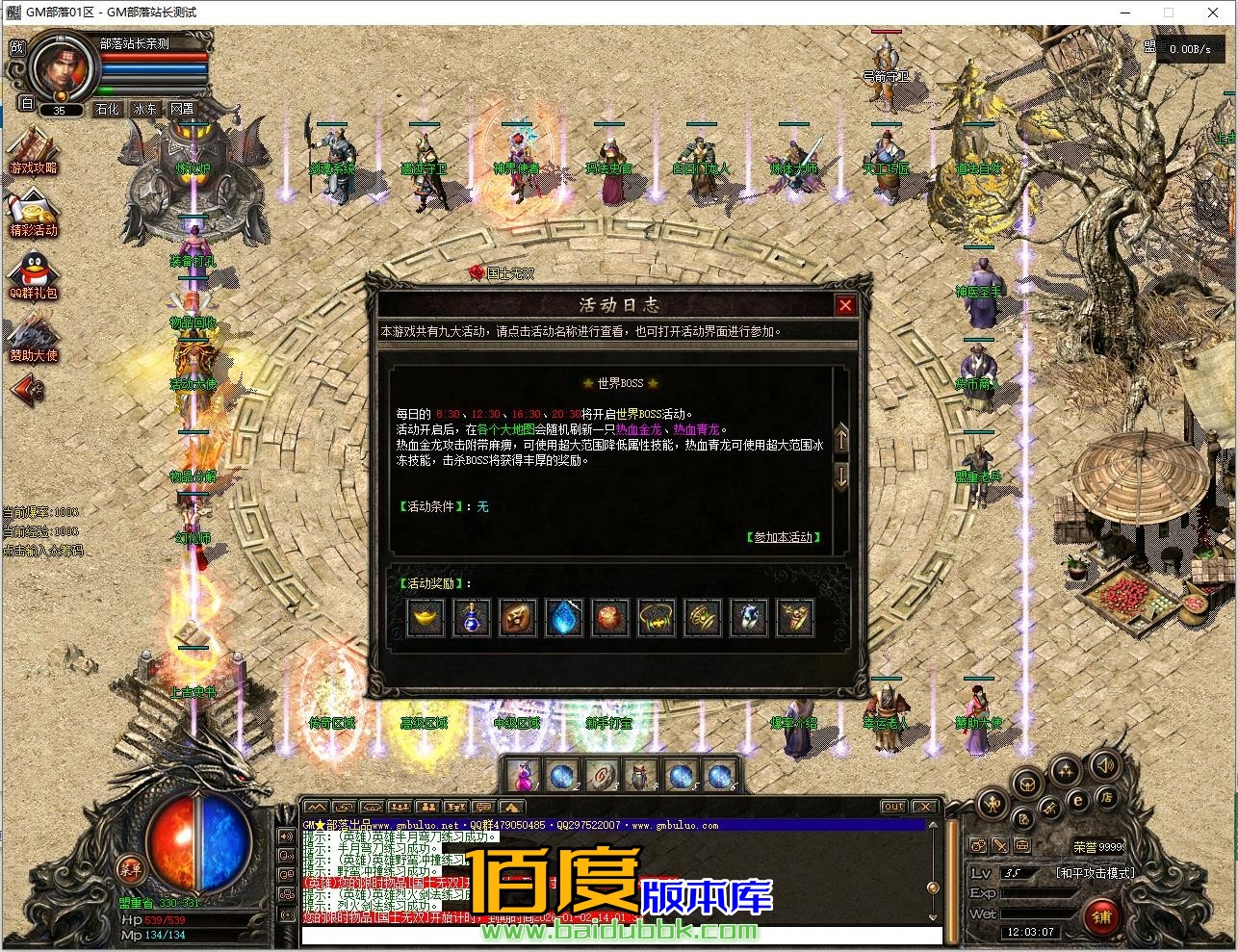The width and height of the screenshot is (1238, 952).
Task: Mute game sound using the speaker round icon
Action: pos(1105,765)
